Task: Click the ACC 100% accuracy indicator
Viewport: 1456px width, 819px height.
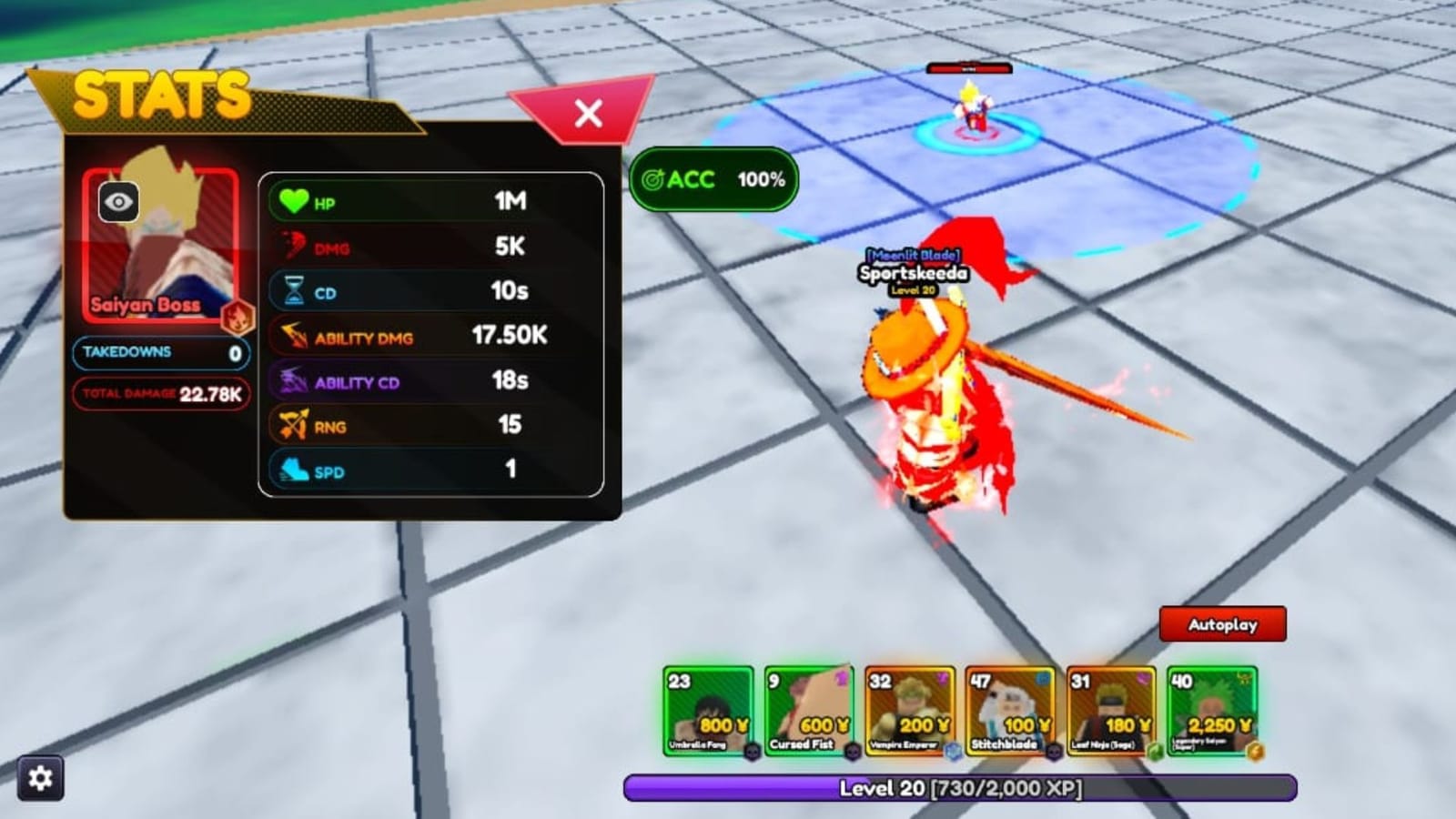Action: 713,180
